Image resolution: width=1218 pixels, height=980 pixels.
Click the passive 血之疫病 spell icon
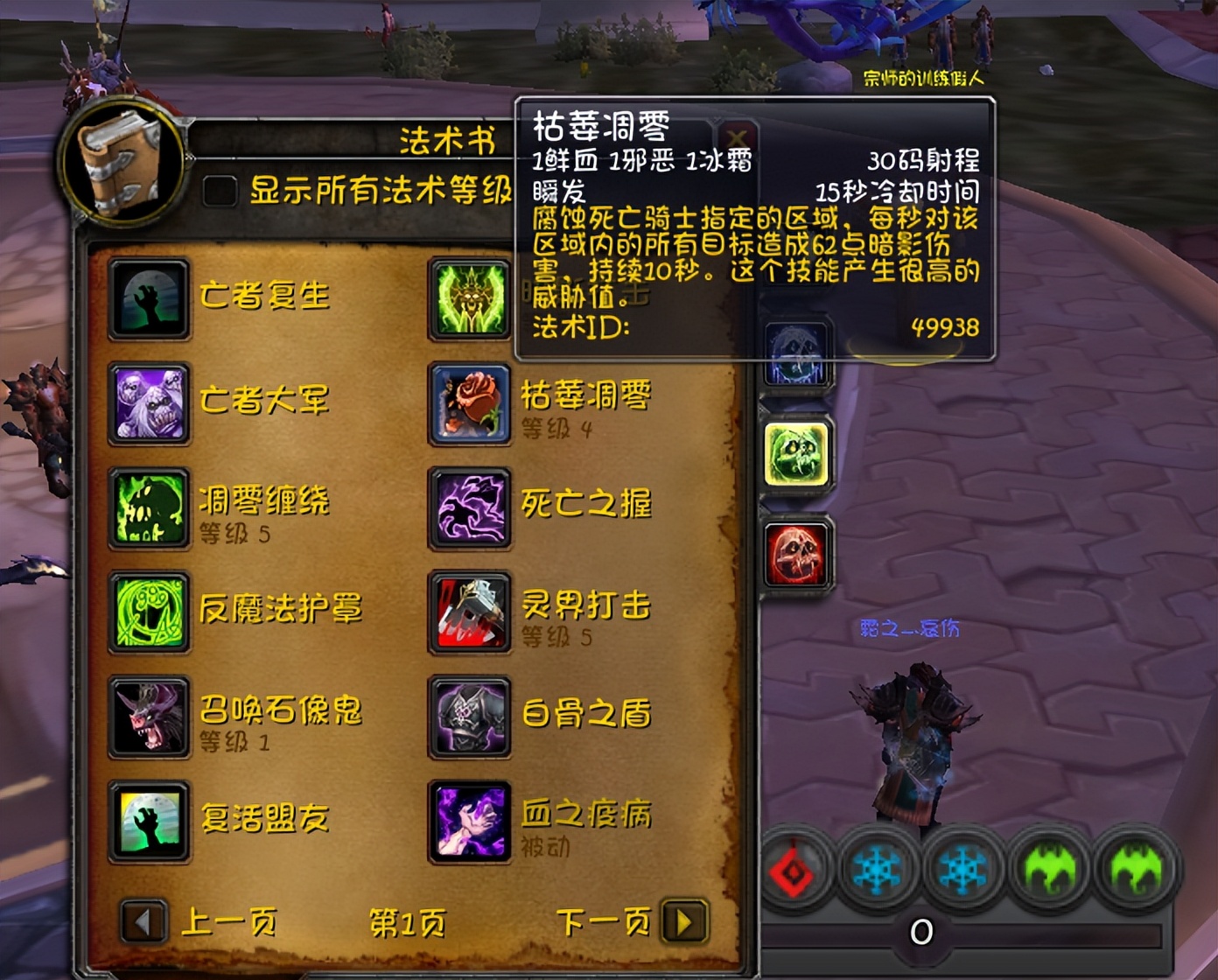tap(470, 821)
